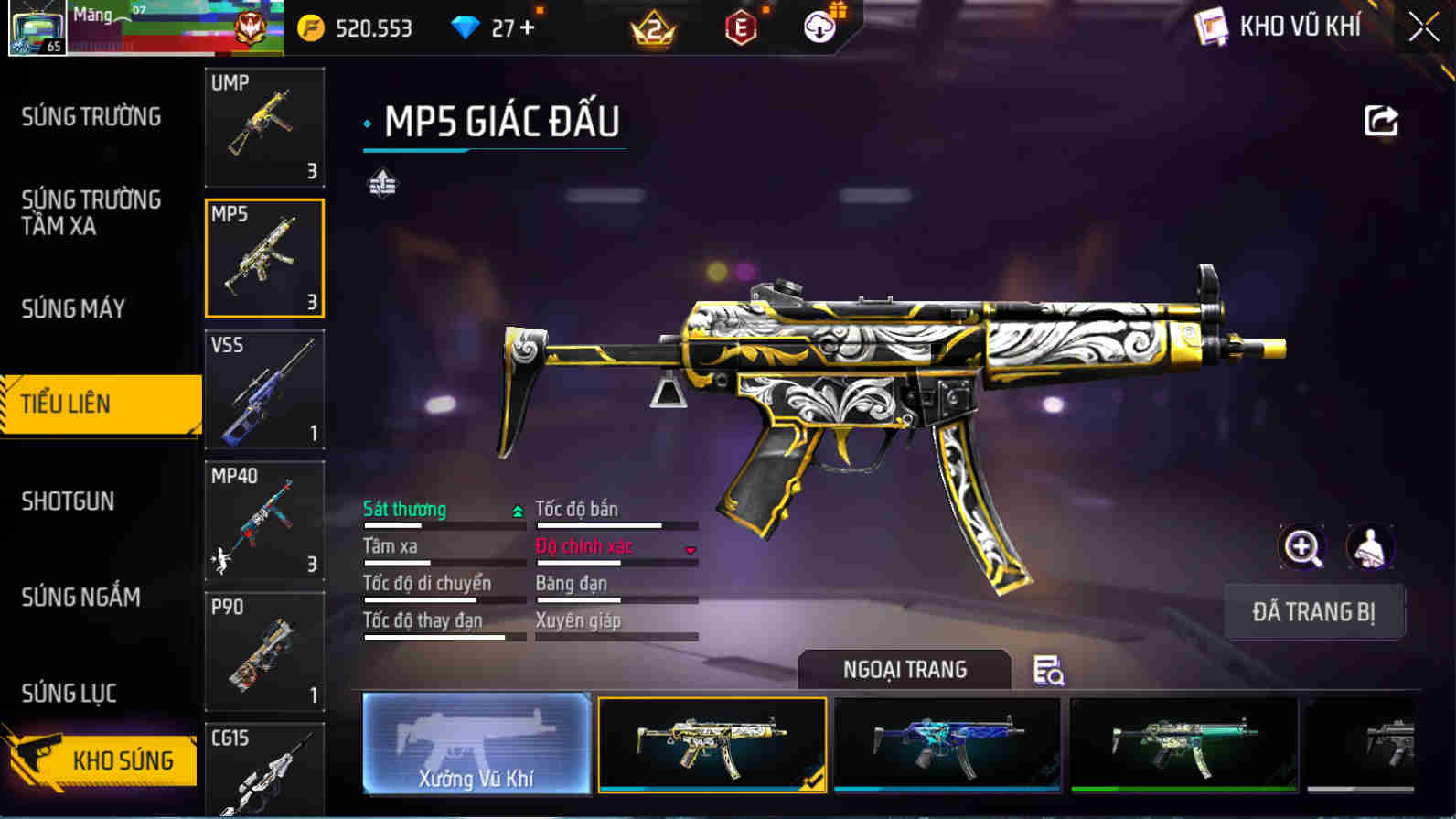Open Xưởng Vũ Khí workshop
This screenshot has height=819, width=1456.
[x=476, y=744]
